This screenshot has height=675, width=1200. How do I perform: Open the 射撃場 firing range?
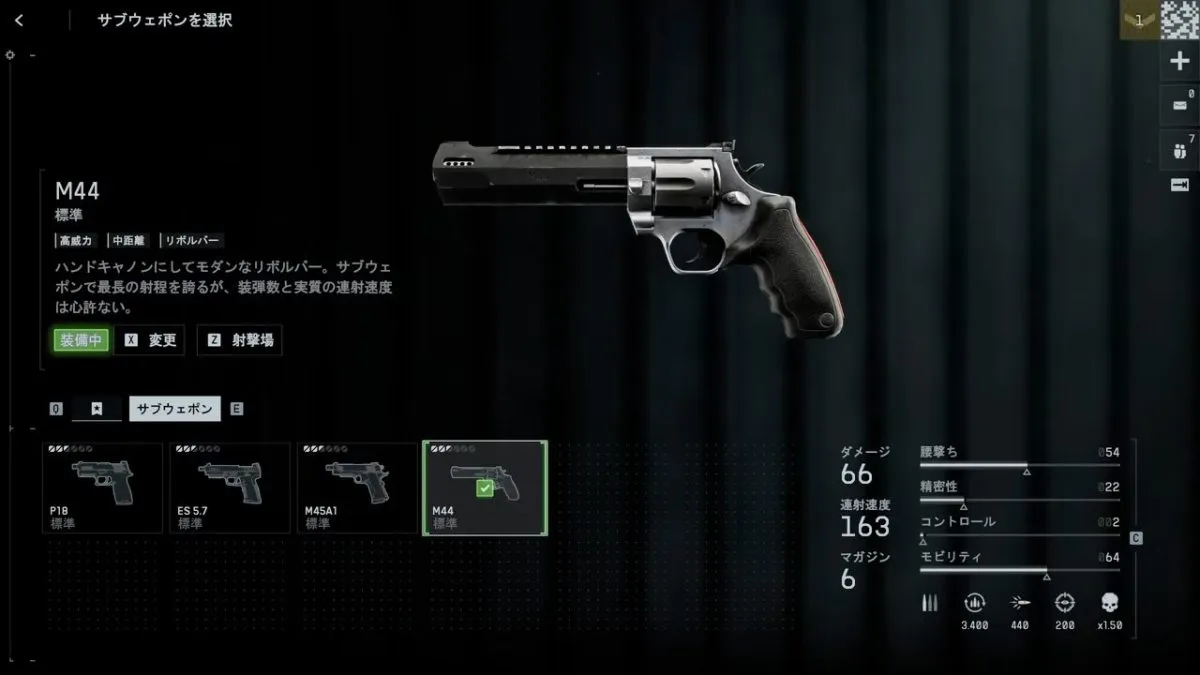coord(239,340)
